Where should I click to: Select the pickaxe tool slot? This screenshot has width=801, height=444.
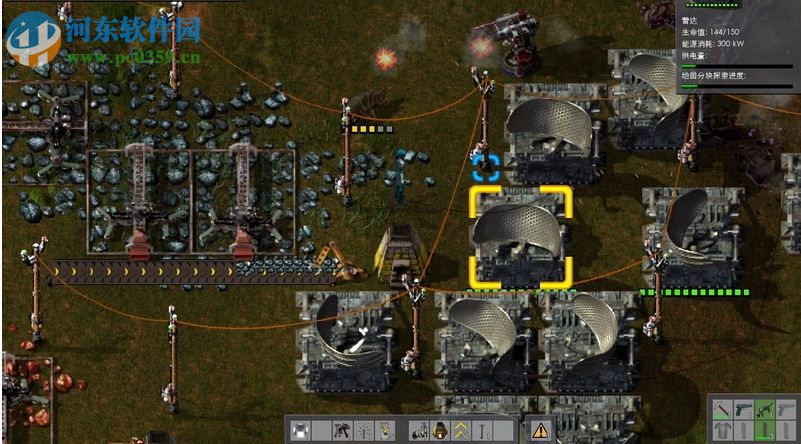pyautogui.click(x=721, y=410)
